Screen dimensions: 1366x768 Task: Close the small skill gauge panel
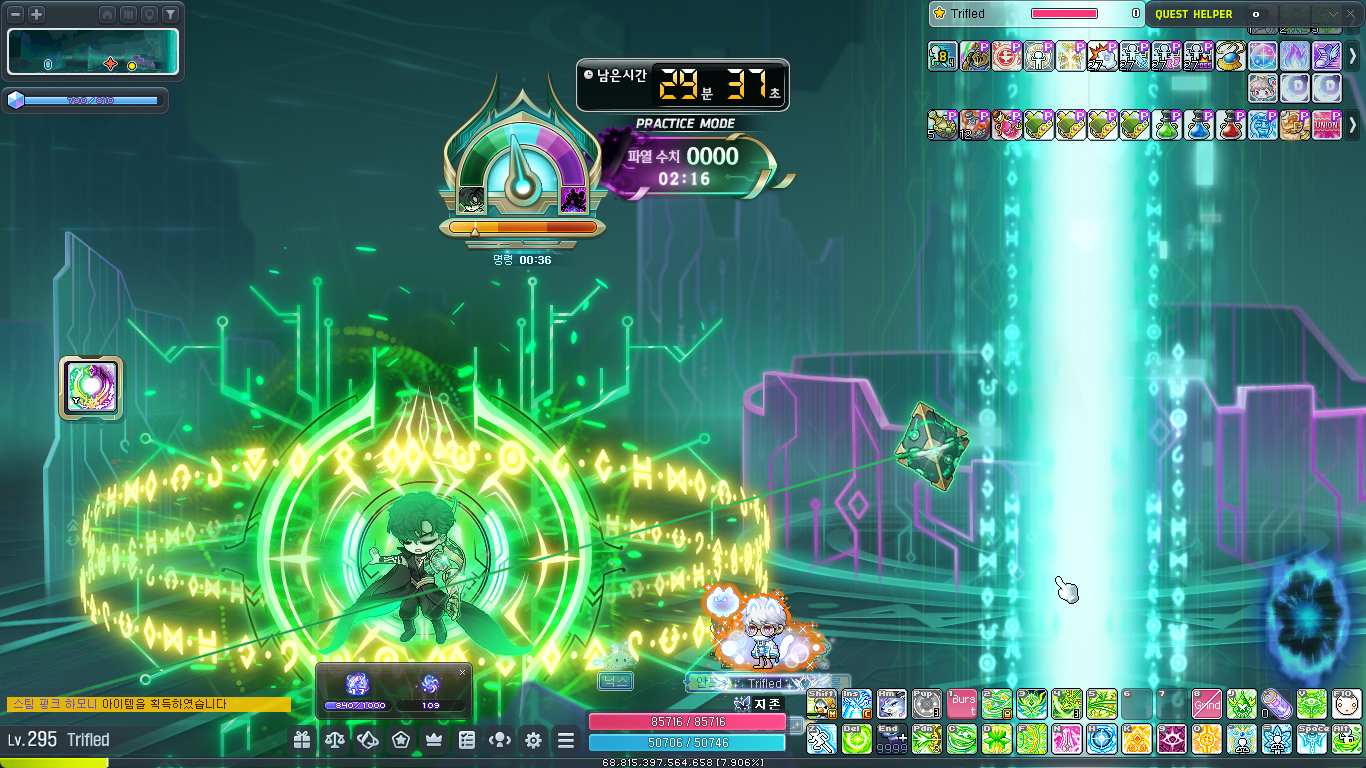click(x=462, y=672)
